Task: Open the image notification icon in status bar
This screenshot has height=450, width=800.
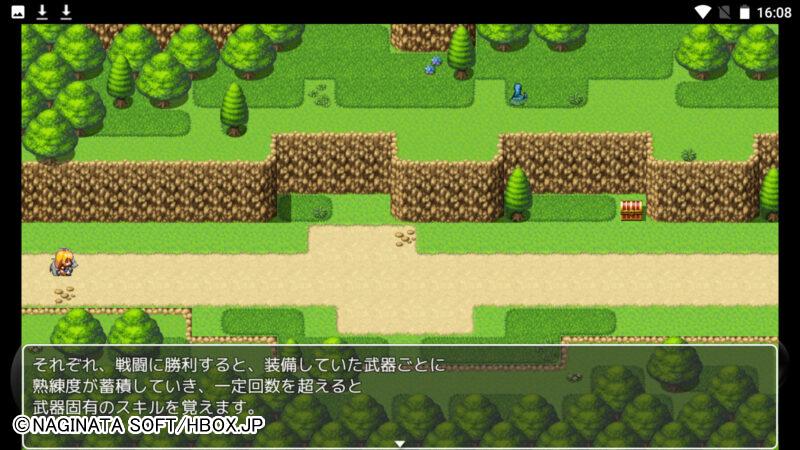Action: [x=17, y=12]
